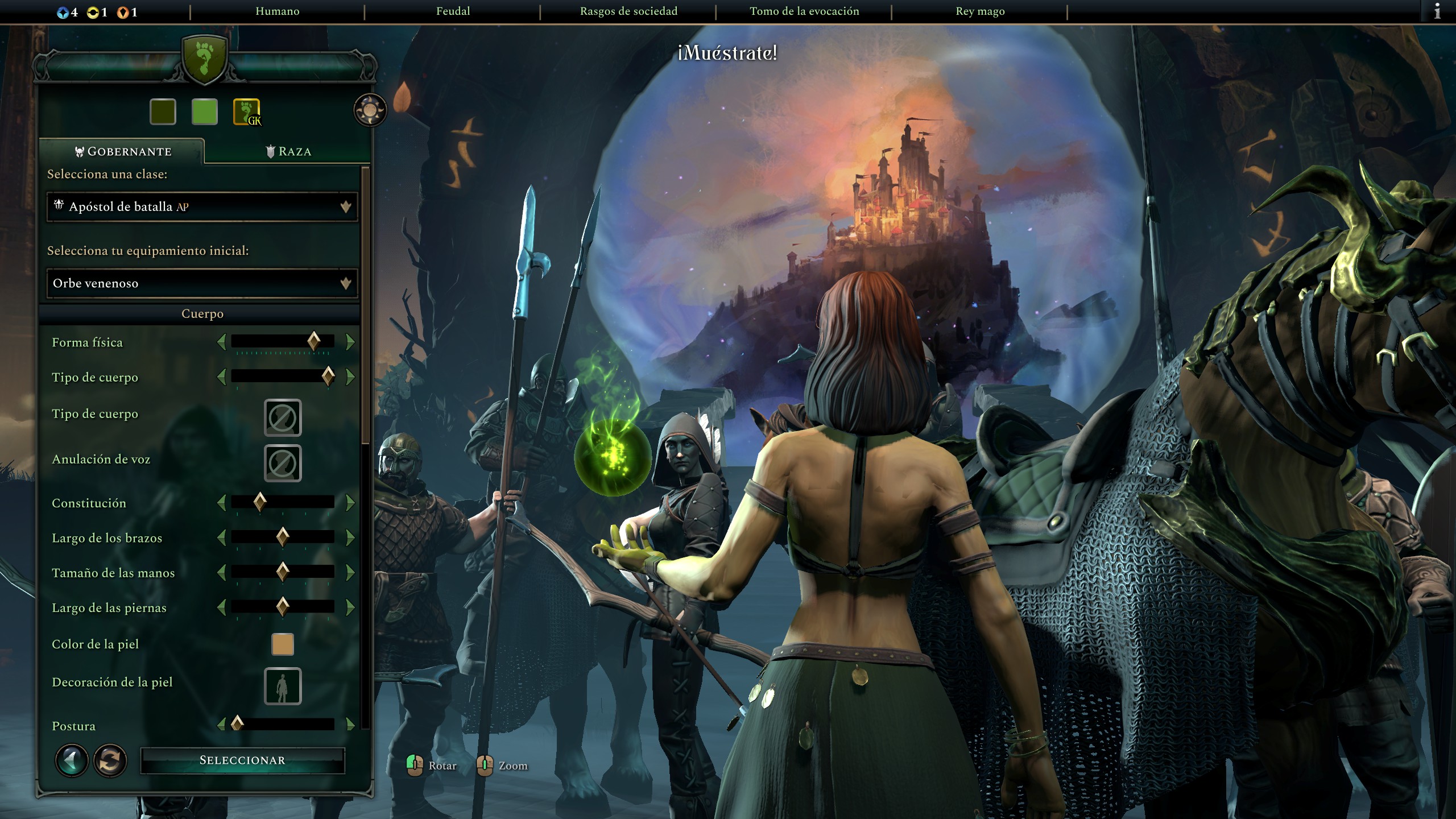
Task: Choose the bright green color swatch
Action: tap(204, 111)
